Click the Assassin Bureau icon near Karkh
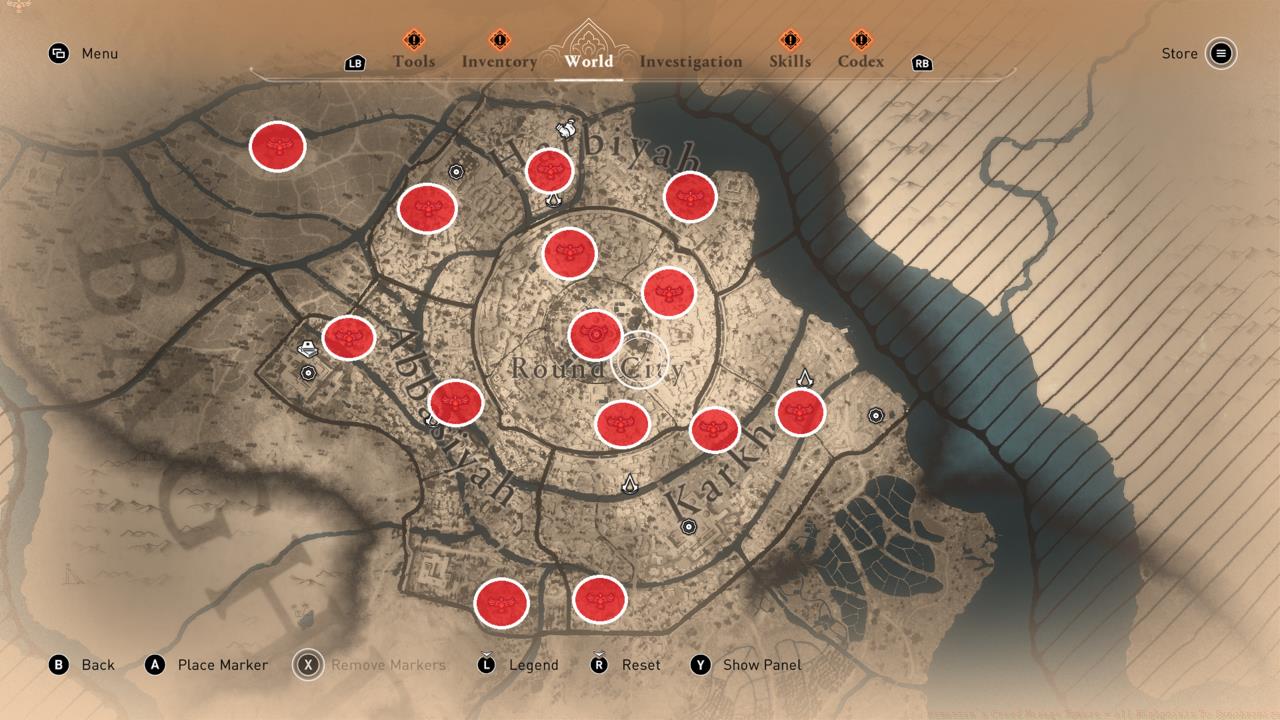The image size is (1280, 720). point(629,486)
